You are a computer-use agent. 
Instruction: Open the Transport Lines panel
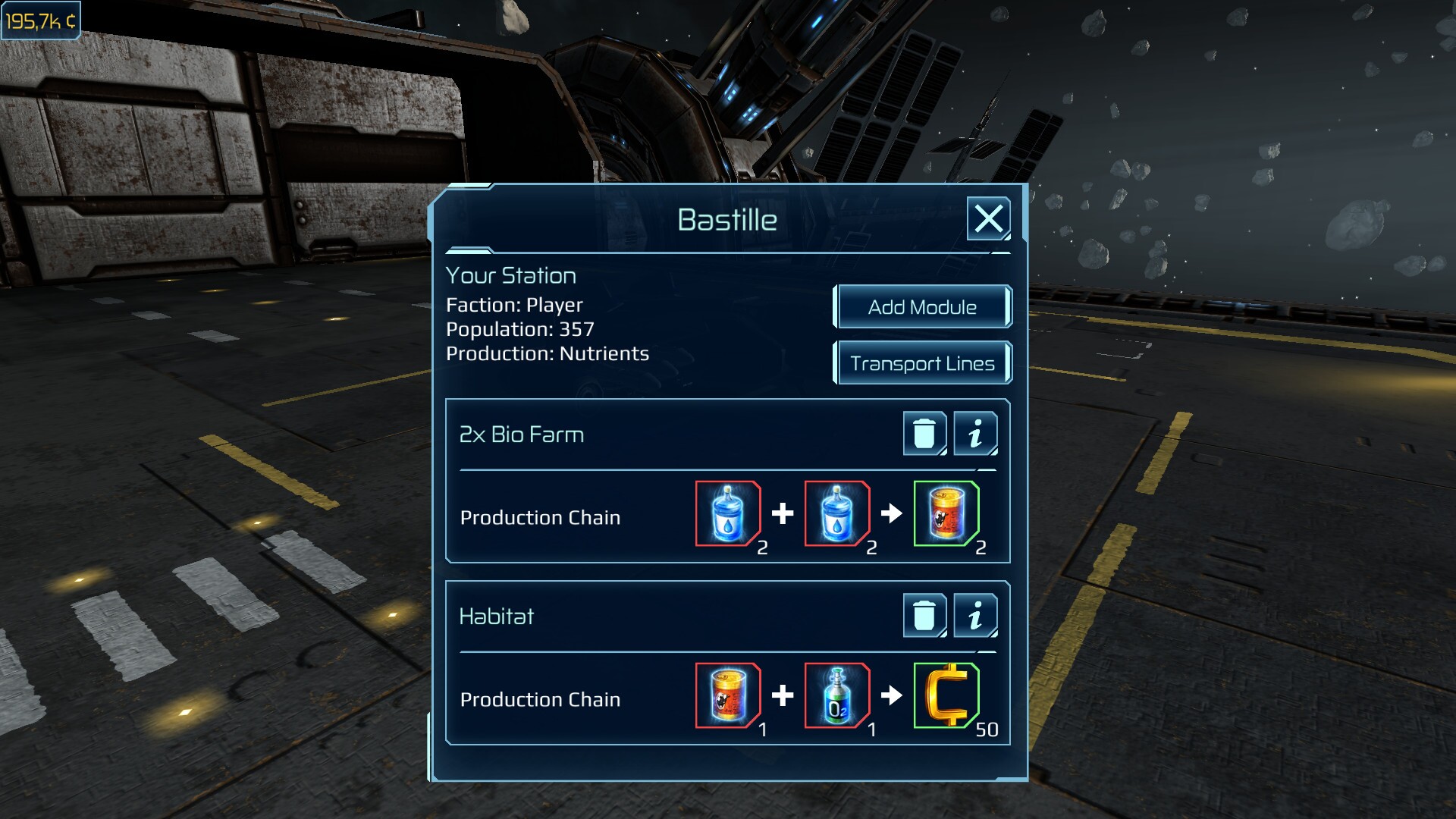pos(923,362)
